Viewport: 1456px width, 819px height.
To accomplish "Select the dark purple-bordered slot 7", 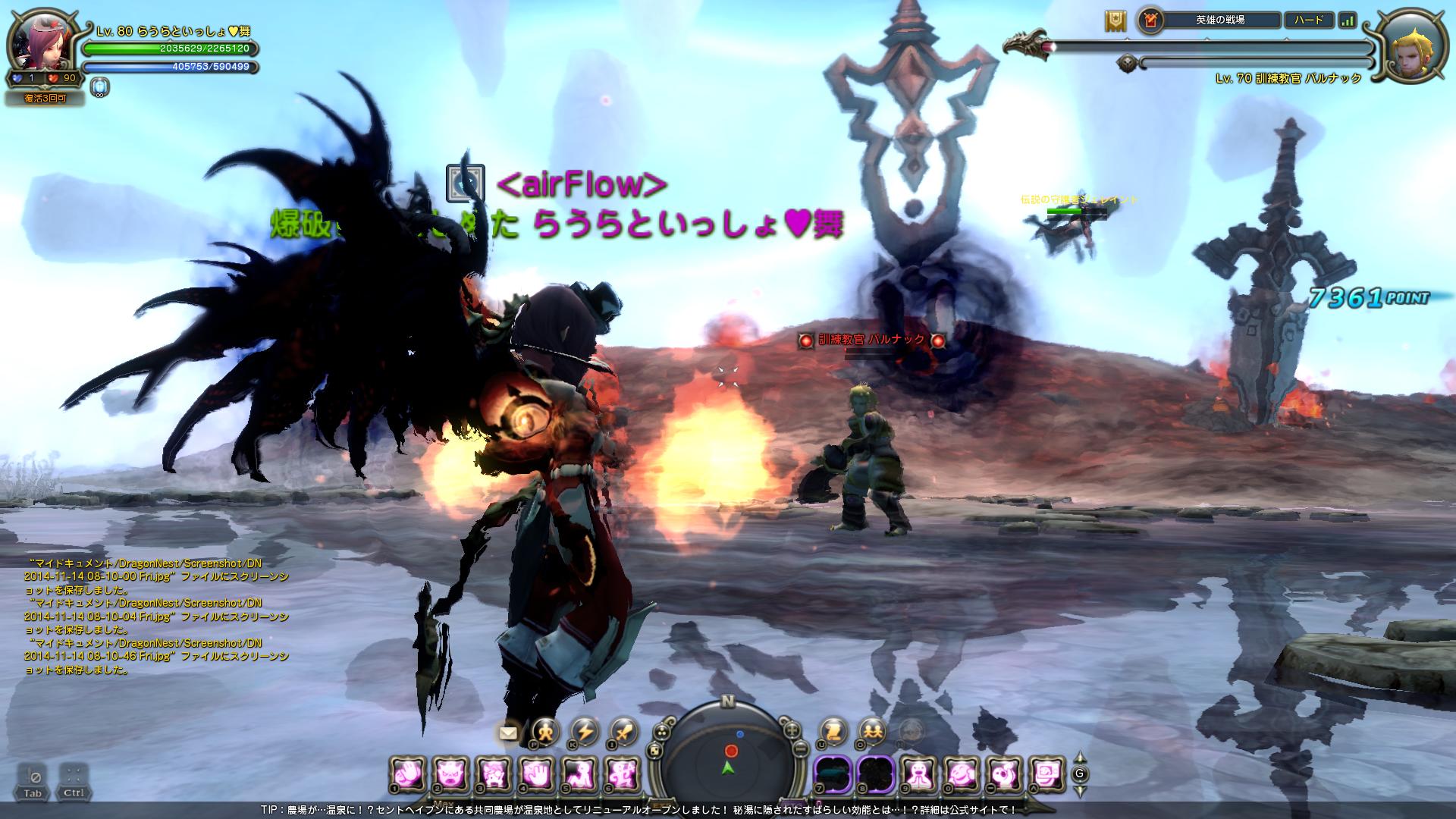I will coord(833,775).
